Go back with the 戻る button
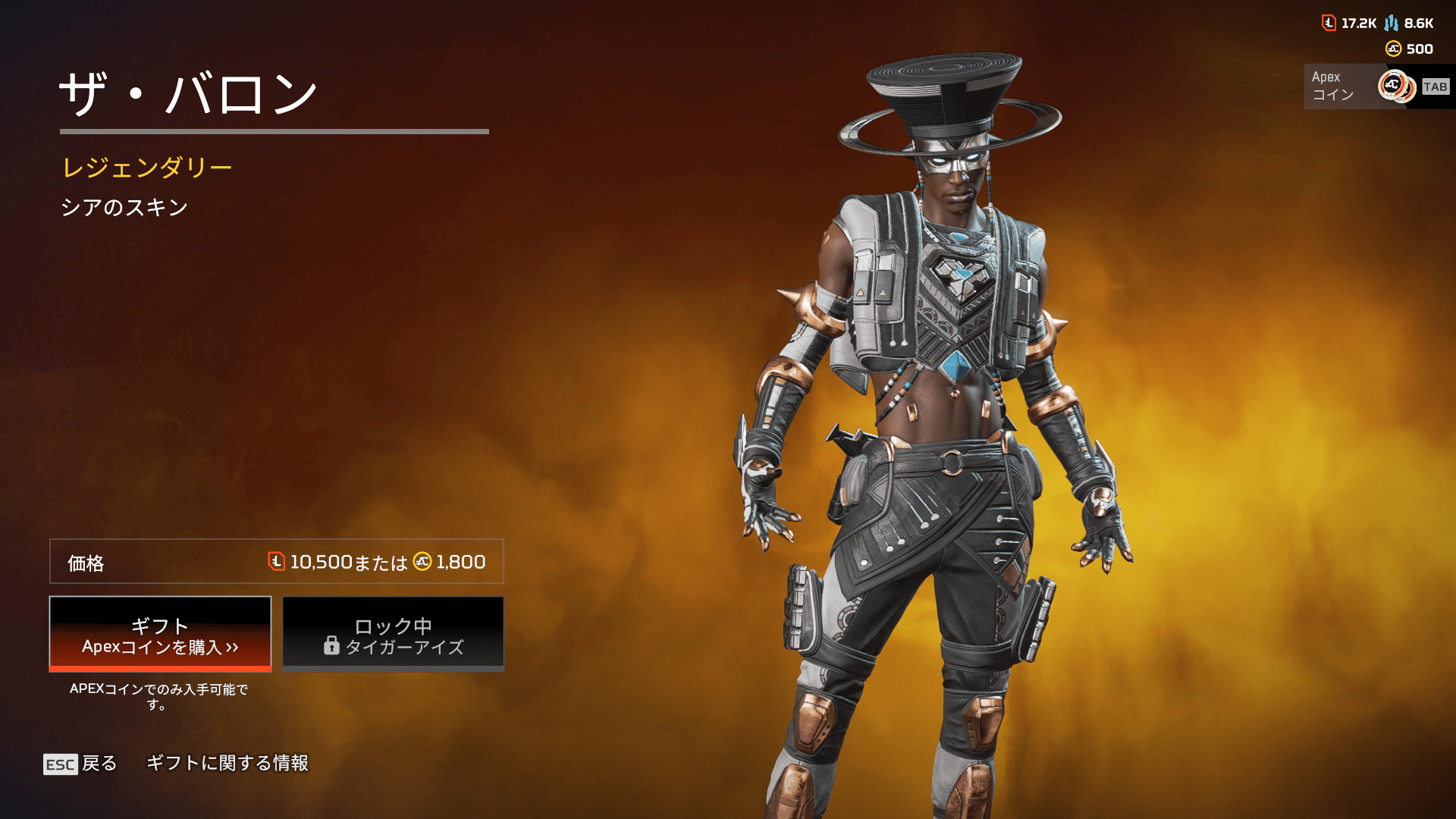1456x819 pixels. [80, 763]
